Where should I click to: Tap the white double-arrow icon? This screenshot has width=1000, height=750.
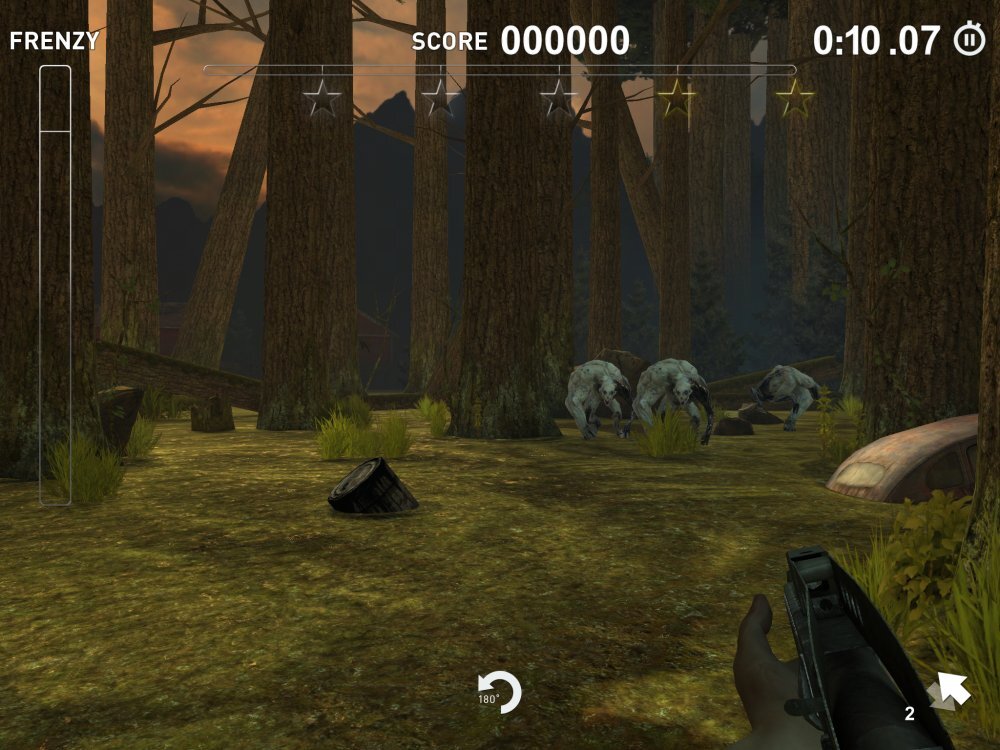pos(948,690)
